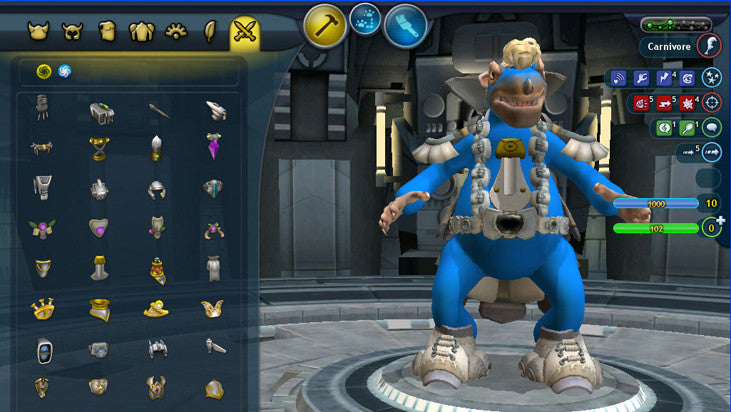Open the horned helmet category tab
Image resolution: width=731 pixels, height=412 pixels.
(39, 32)
